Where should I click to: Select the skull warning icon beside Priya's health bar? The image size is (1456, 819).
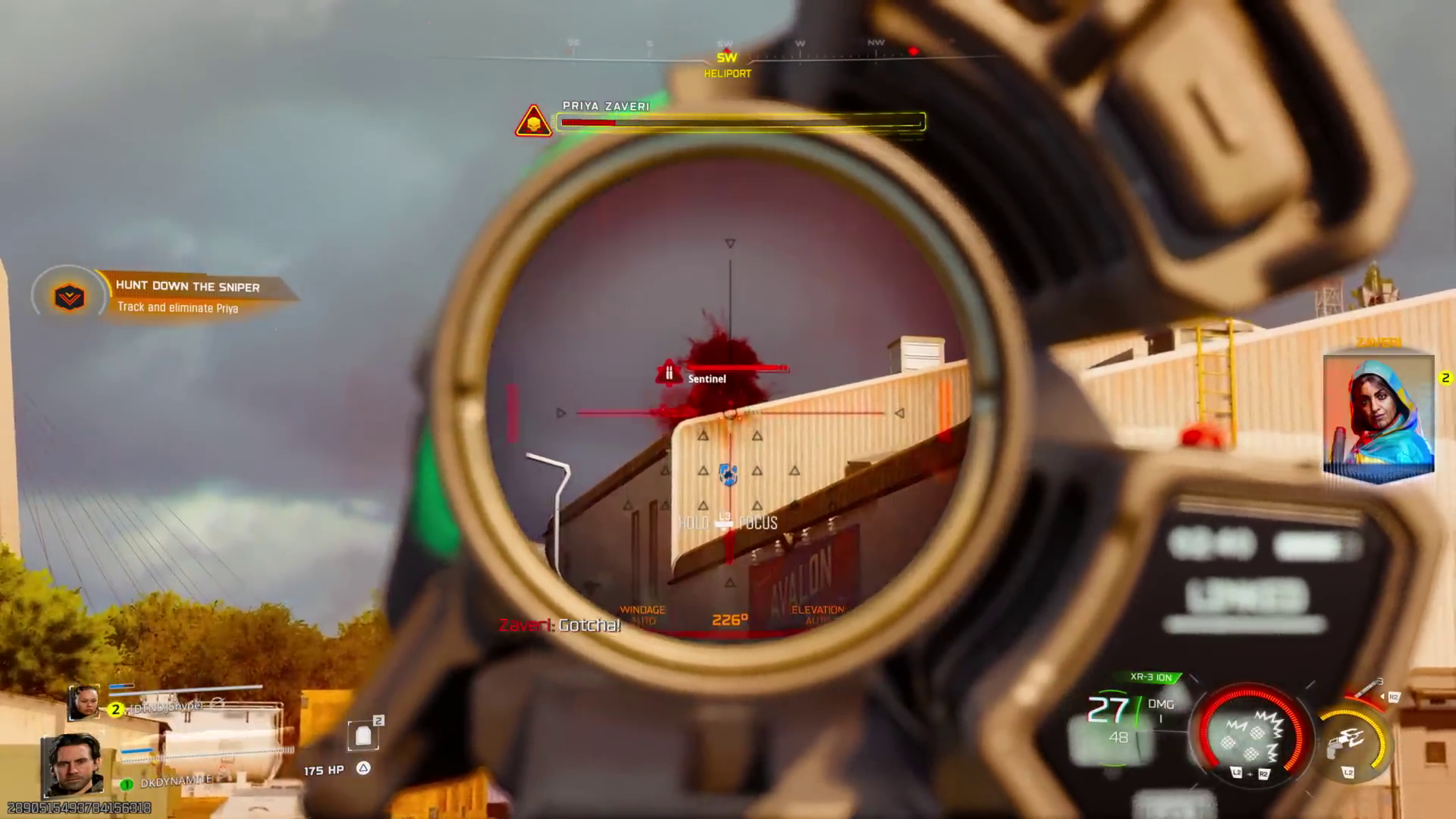click(533, 121)
